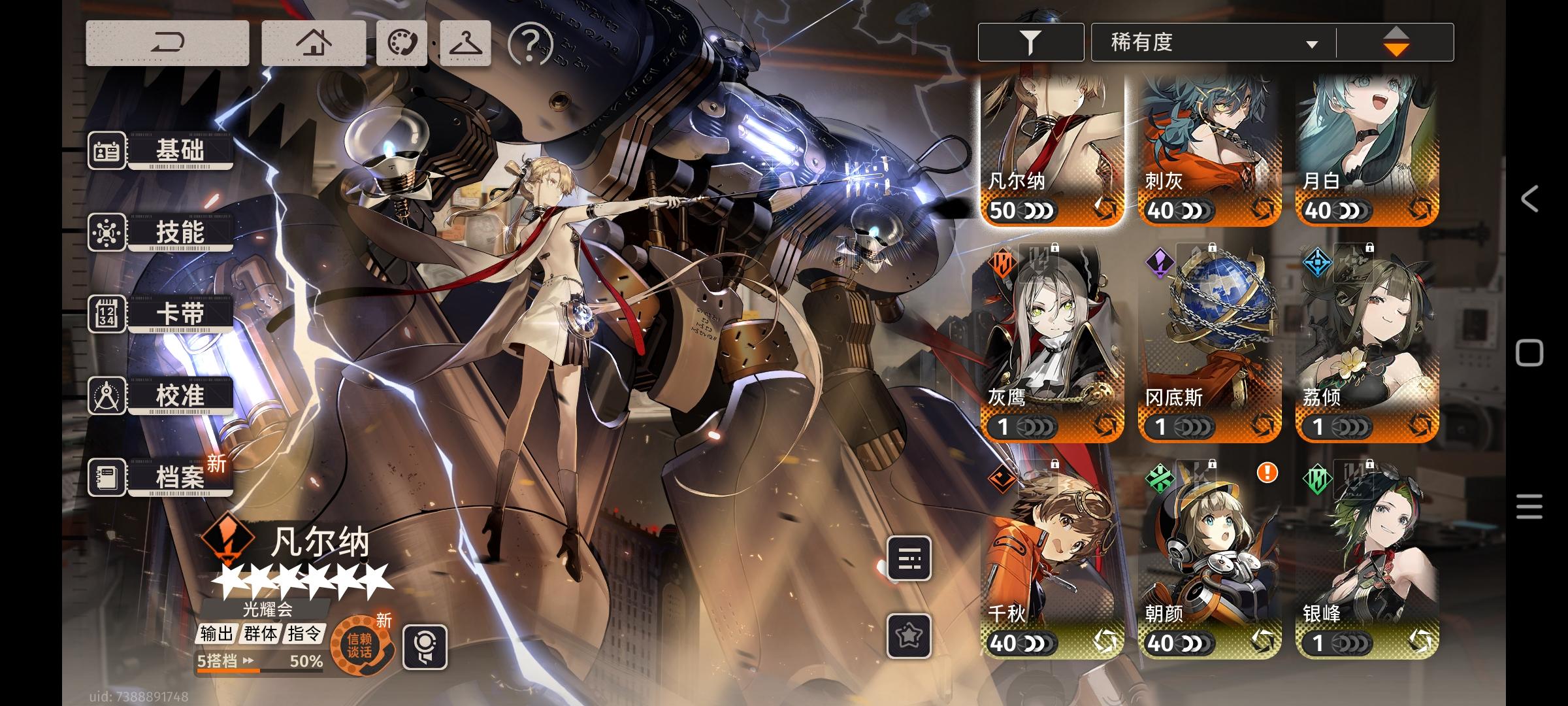Start the 信赖谈话 trust talk
Screen dimensions: 1568x706
click(x=360, y=647)
